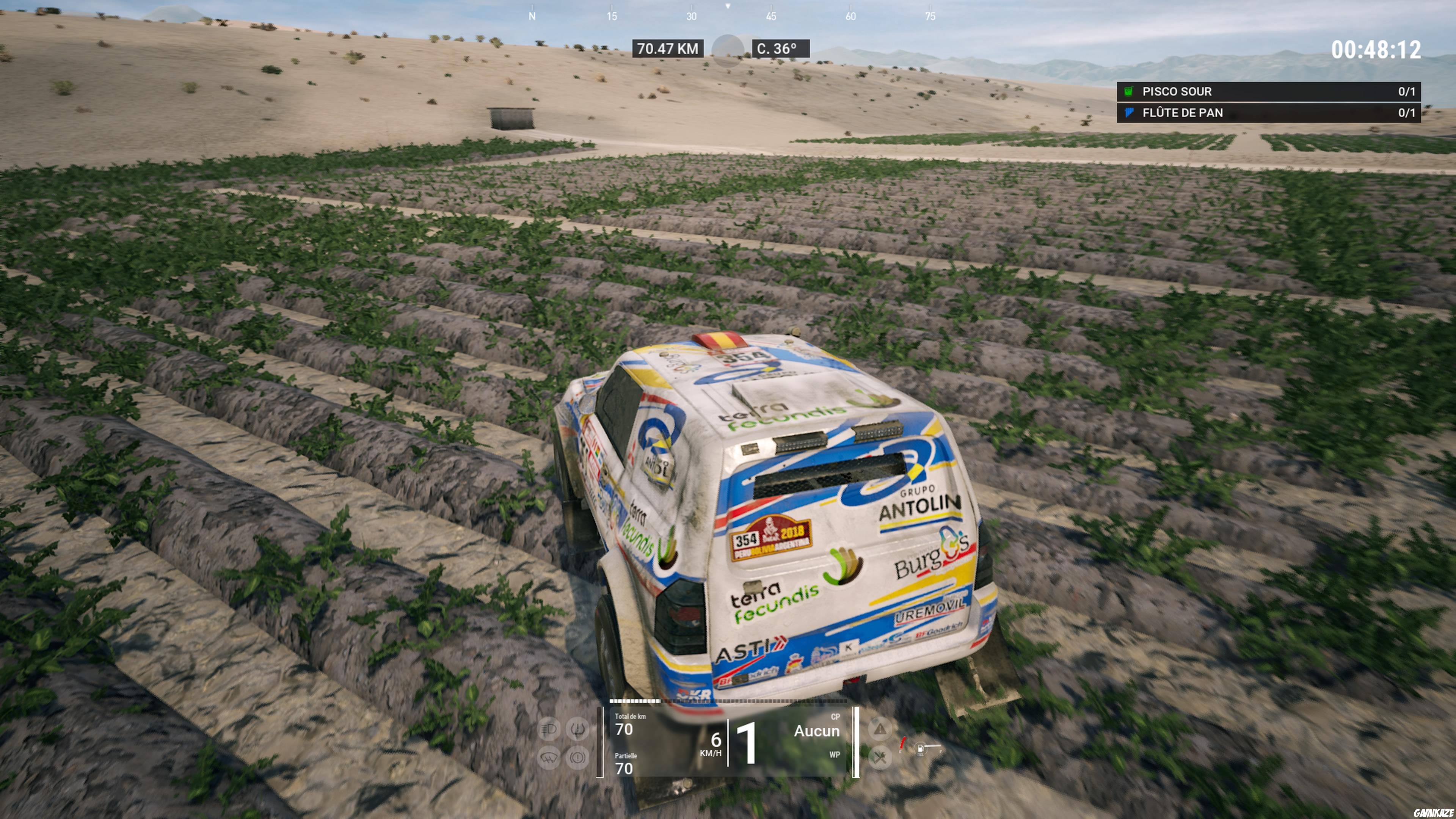Click the compass needle marker at top center
The width and height of the screenshot is (1456, 819).
point(728,7)
